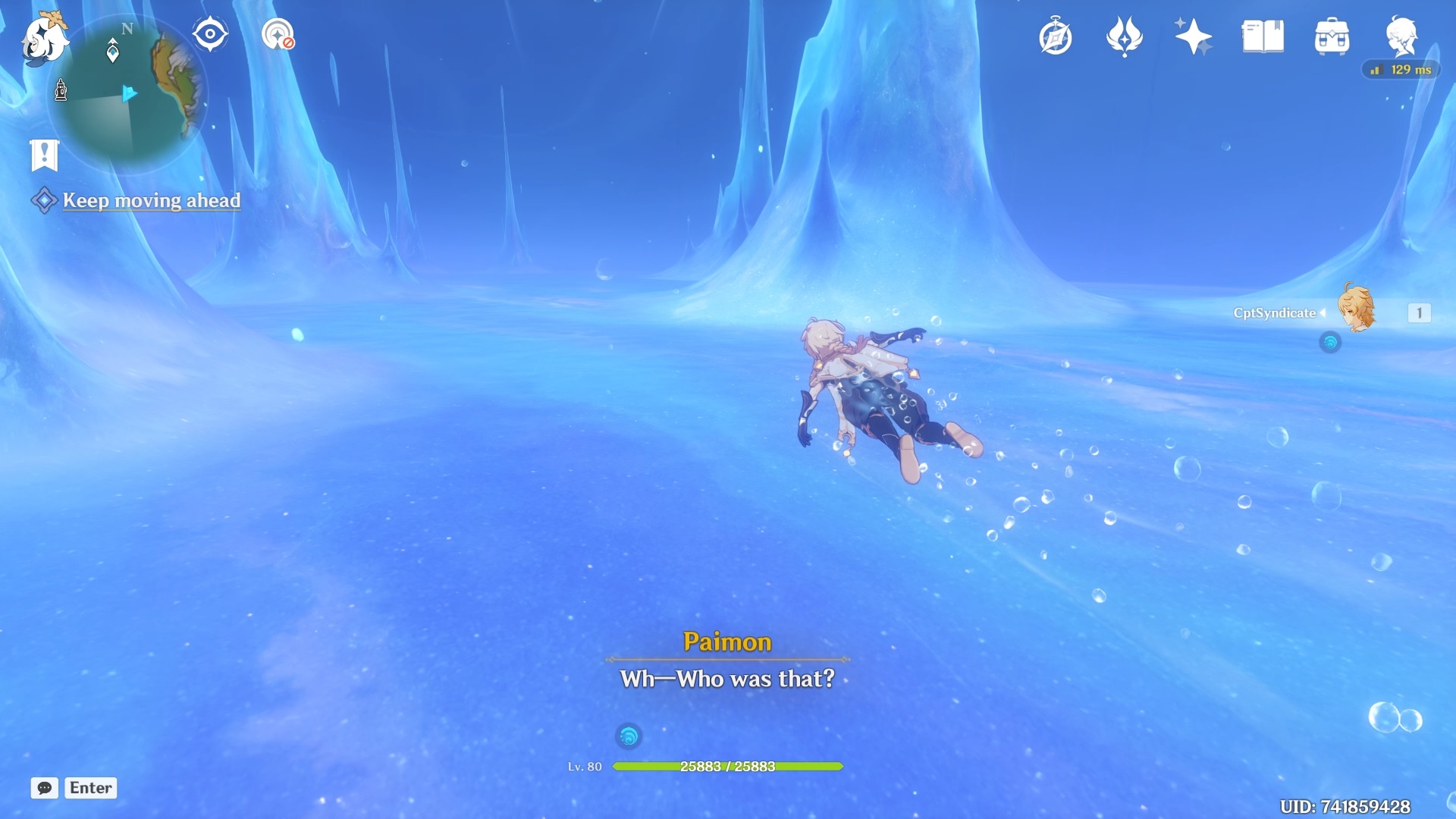Open the character profile head icon

(x=1401, y=36)
